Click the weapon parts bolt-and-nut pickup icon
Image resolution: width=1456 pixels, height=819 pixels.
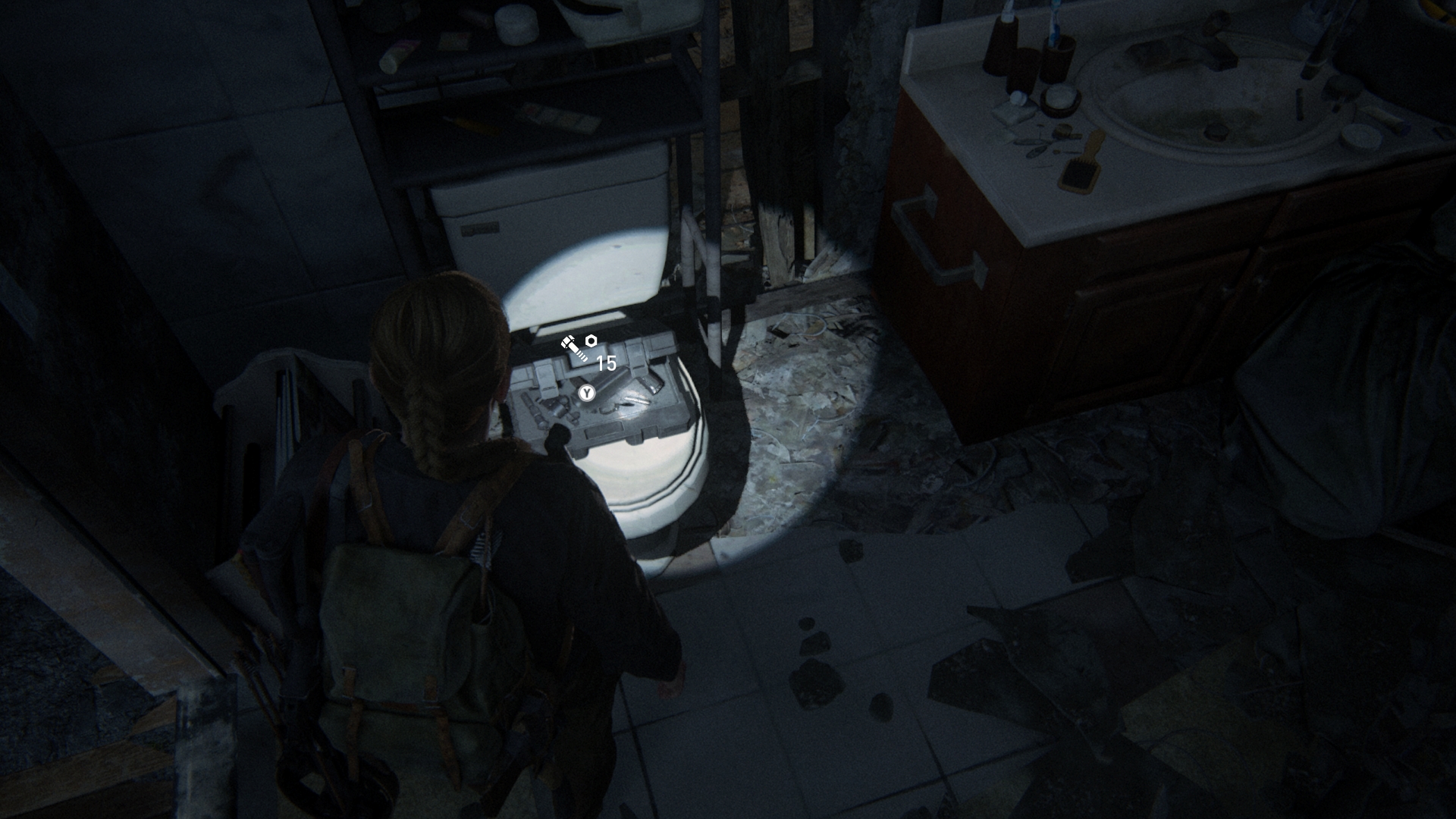(579, 348)
